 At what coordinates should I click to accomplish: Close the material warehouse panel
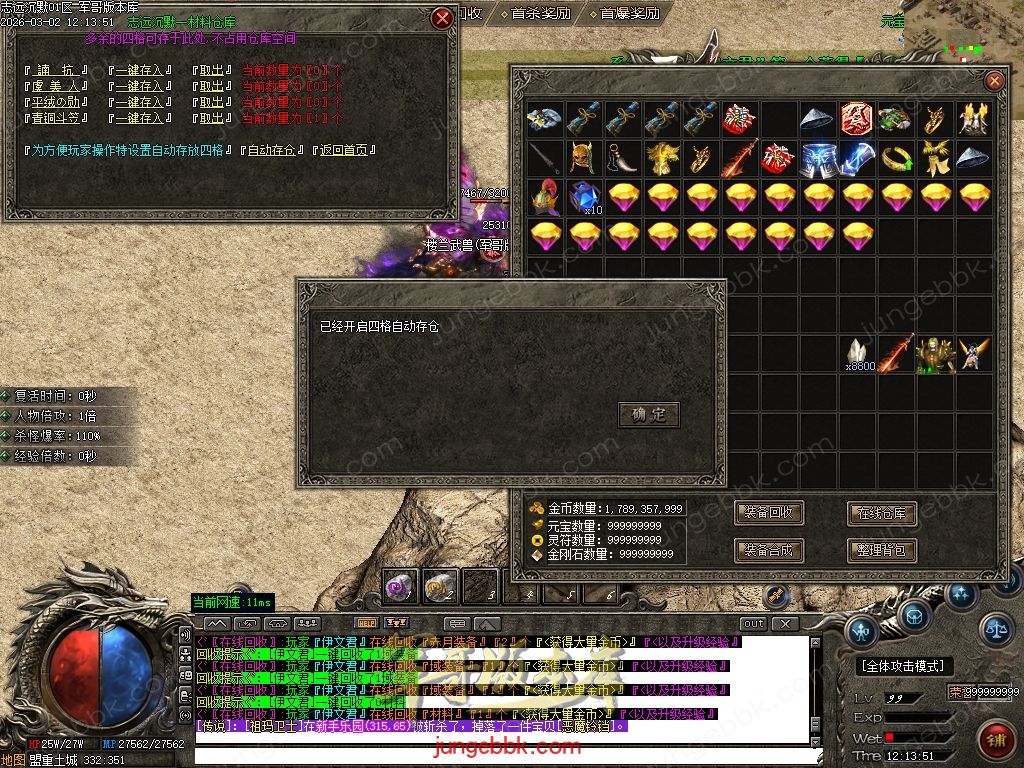point(442,18)
